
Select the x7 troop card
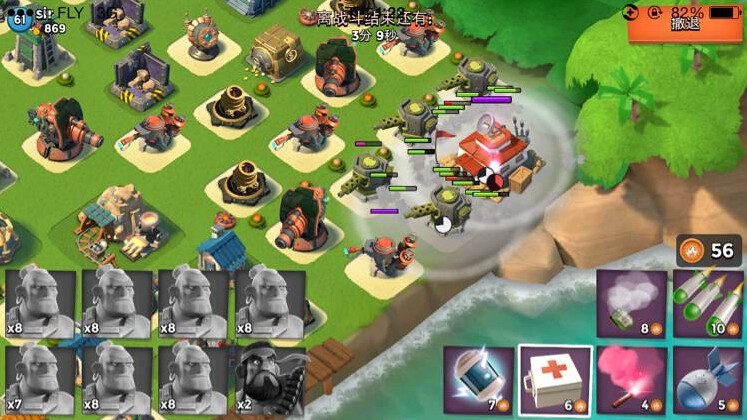tap(40, 380)
